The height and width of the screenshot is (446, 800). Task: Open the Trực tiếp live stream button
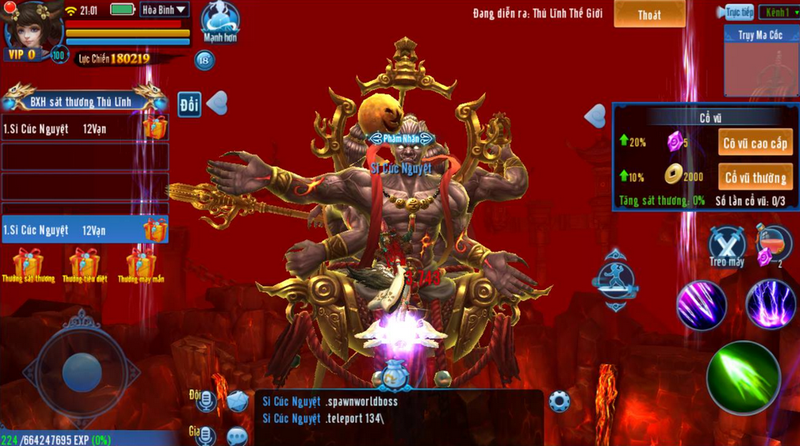(737, 12)
